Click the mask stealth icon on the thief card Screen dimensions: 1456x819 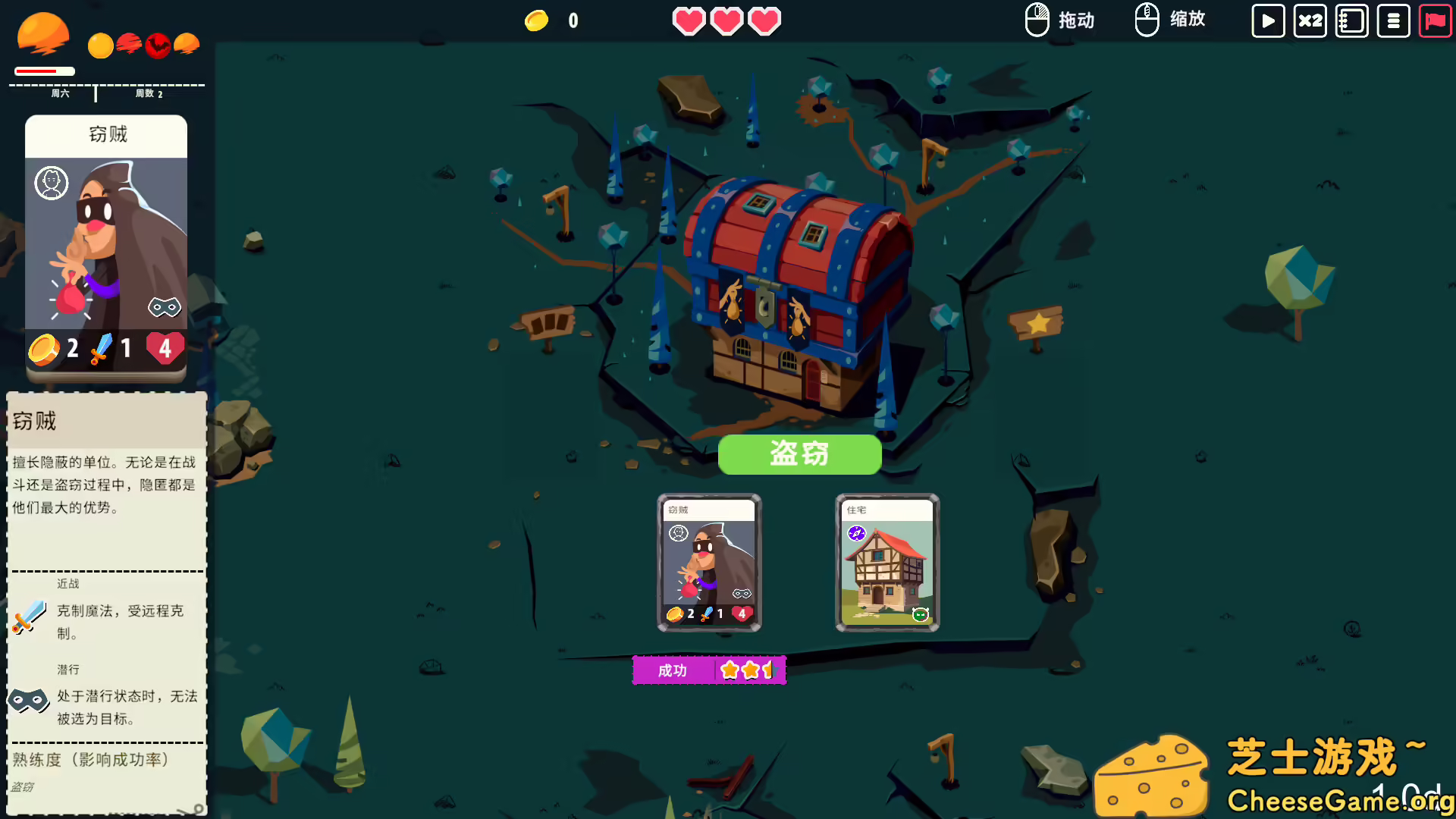(164, 307)
